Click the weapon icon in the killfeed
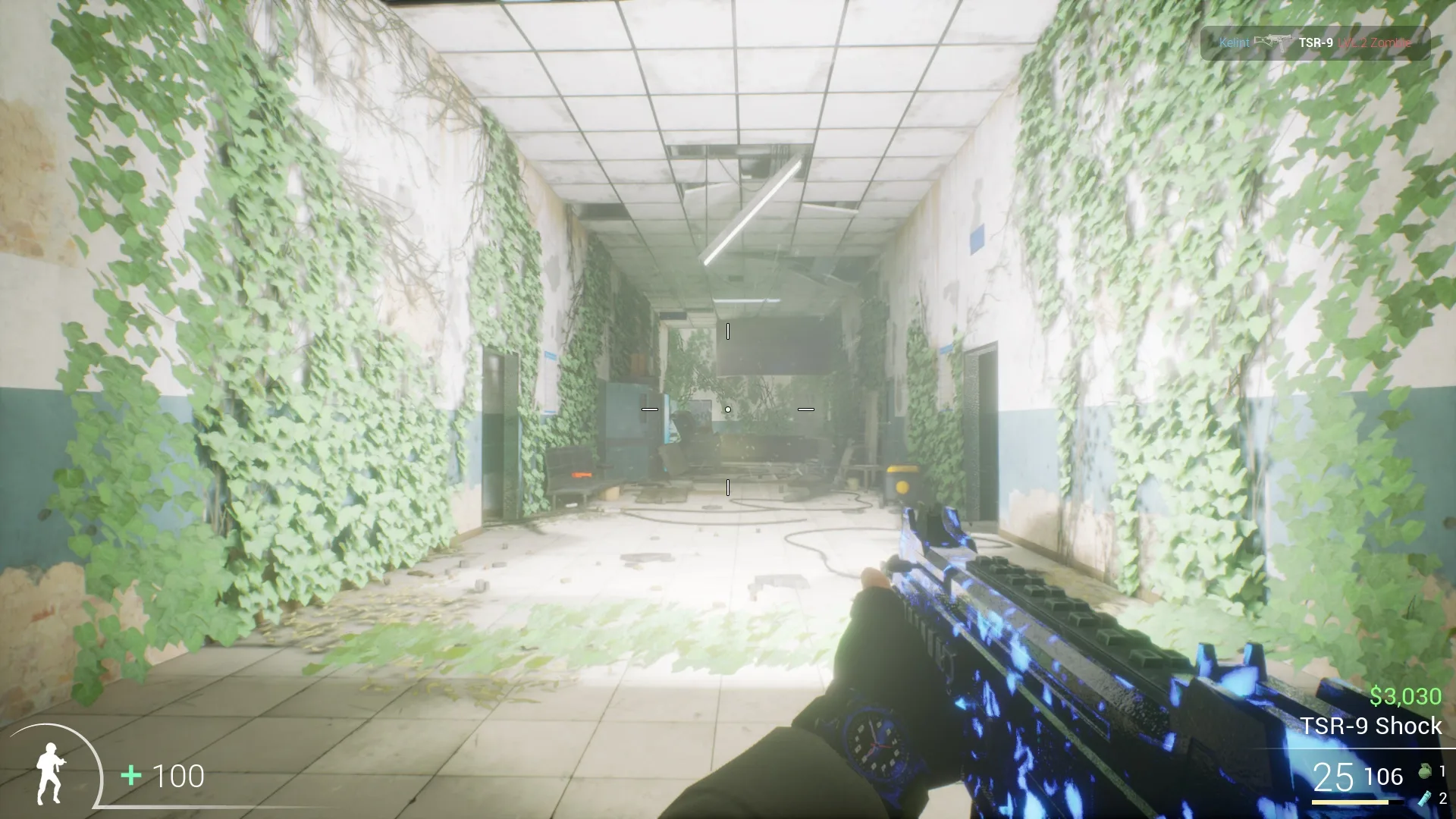The height and width of the screenshot is (819, 1456). 1275,42
